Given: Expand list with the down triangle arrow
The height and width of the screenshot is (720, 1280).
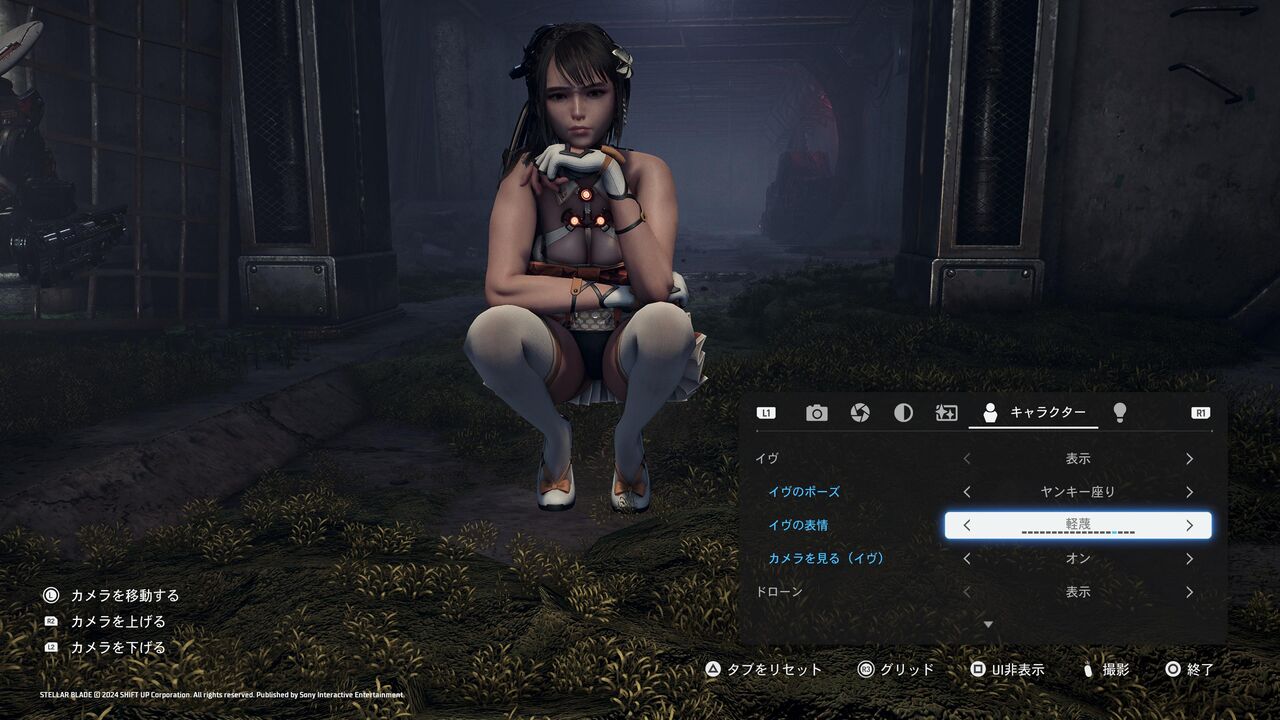Looking at the screenshot, I should [988, 625].
